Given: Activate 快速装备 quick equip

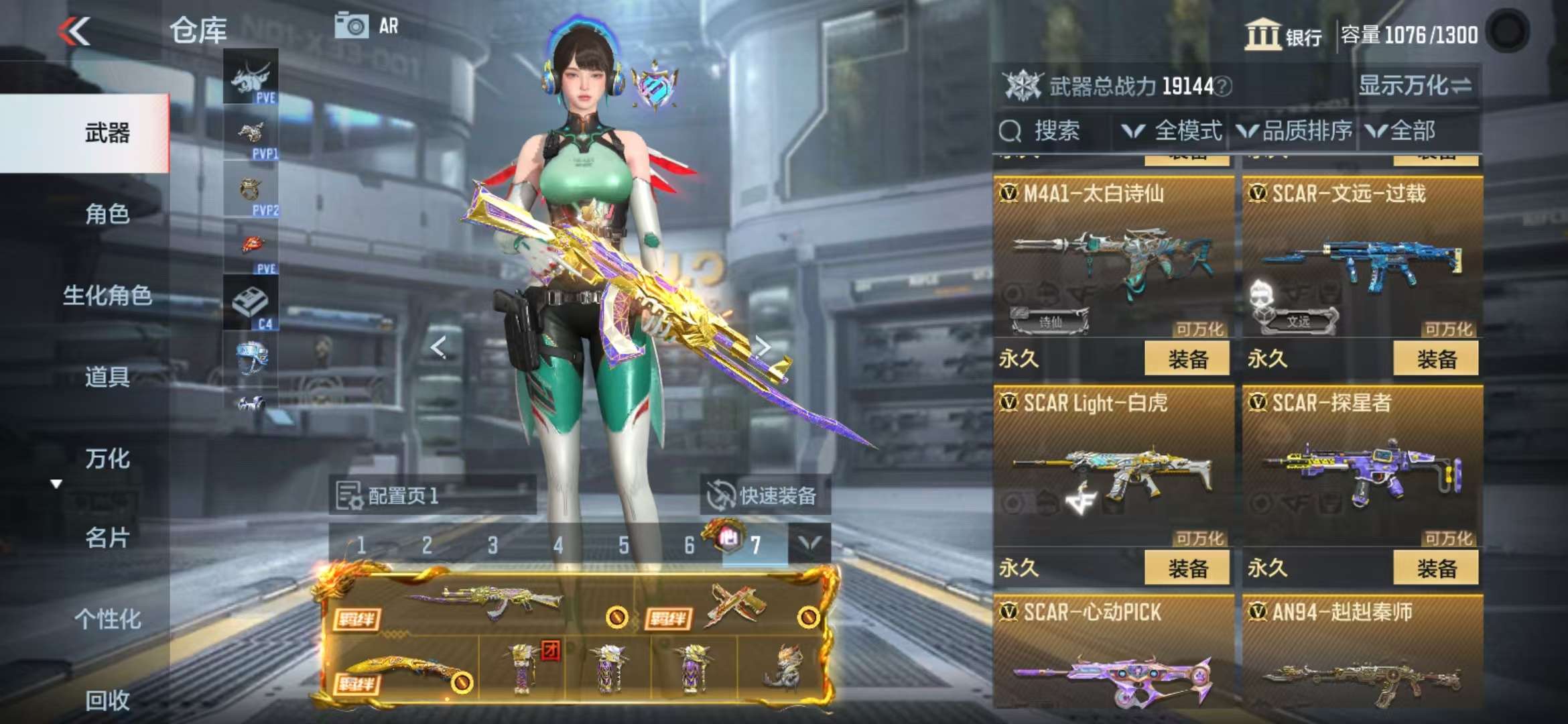Looking at the screenshot, I should (x=764, y=496).
